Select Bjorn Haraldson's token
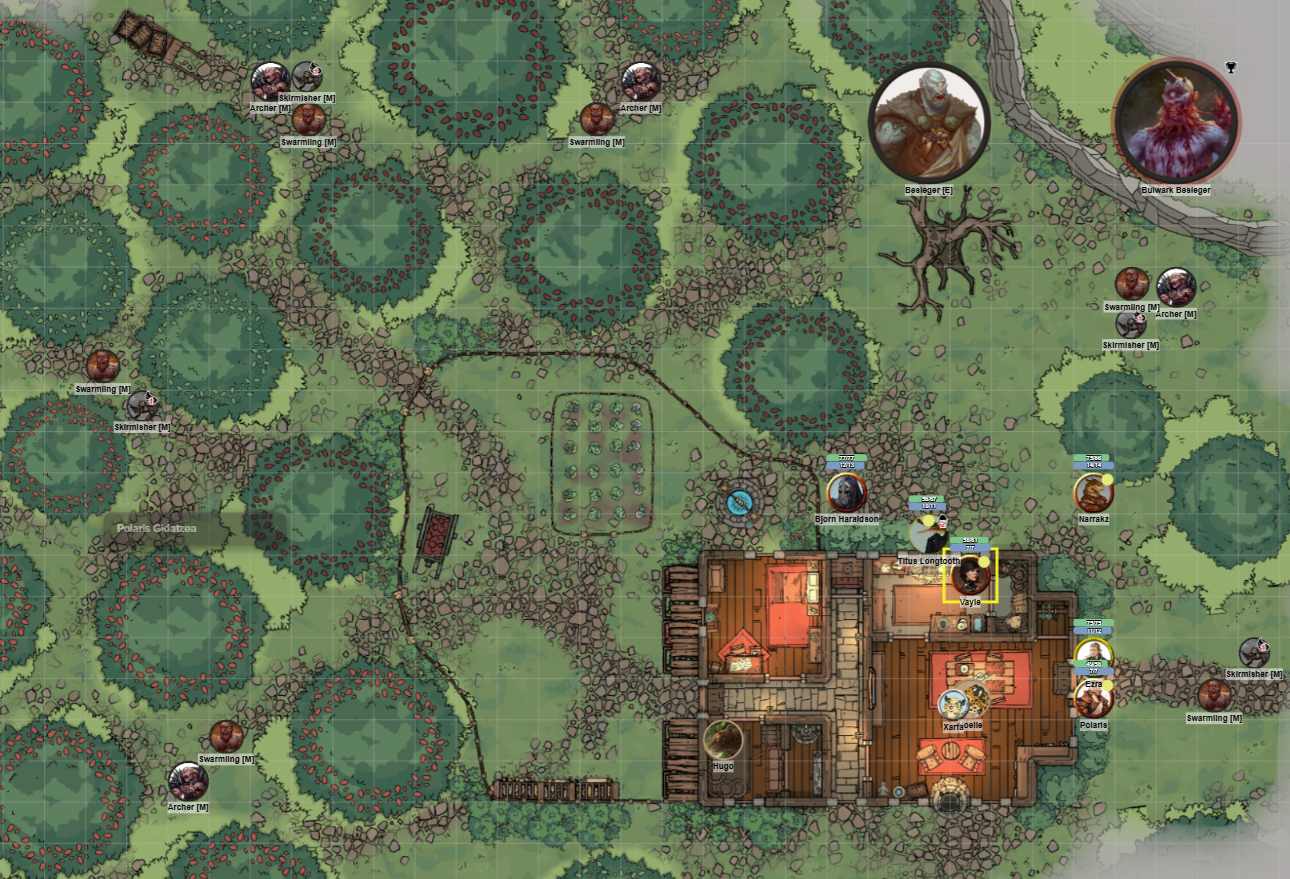Image resolution: width=1290 pixels, height=879 pixels. [x=845, y=490]
